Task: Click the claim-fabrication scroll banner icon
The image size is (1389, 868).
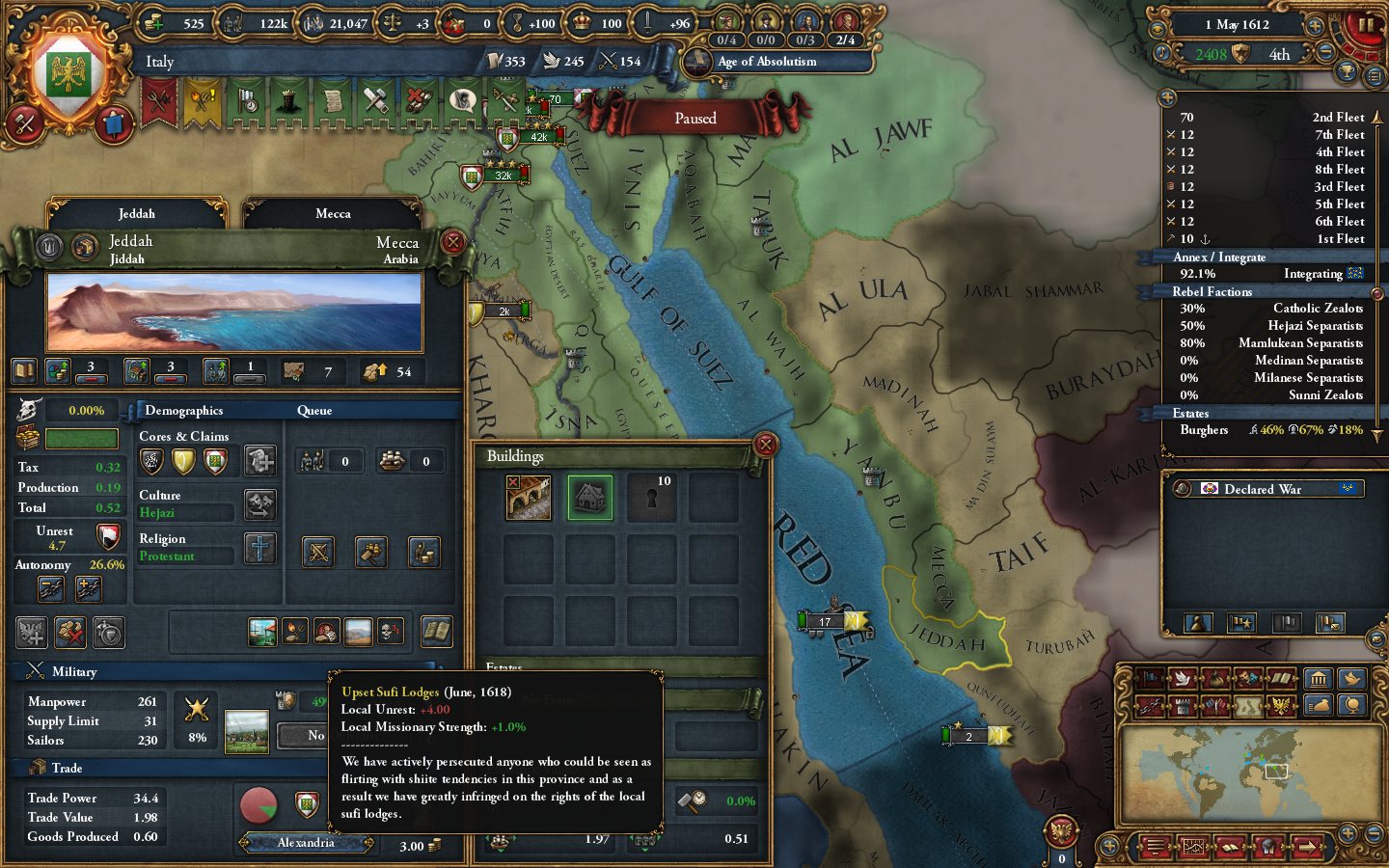Action: point(332,101)
